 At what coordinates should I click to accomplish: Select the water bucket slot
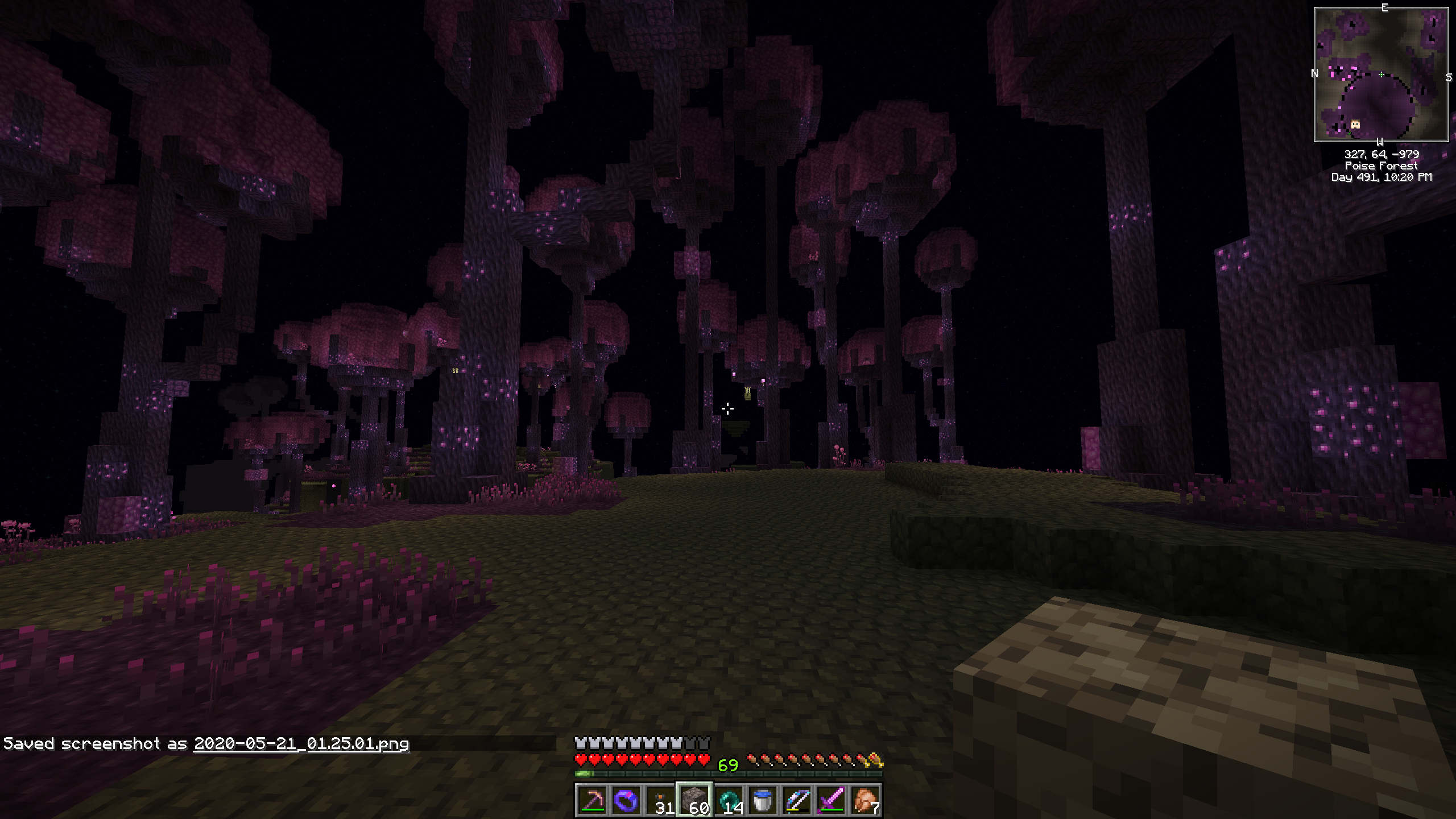coord(763,801)
